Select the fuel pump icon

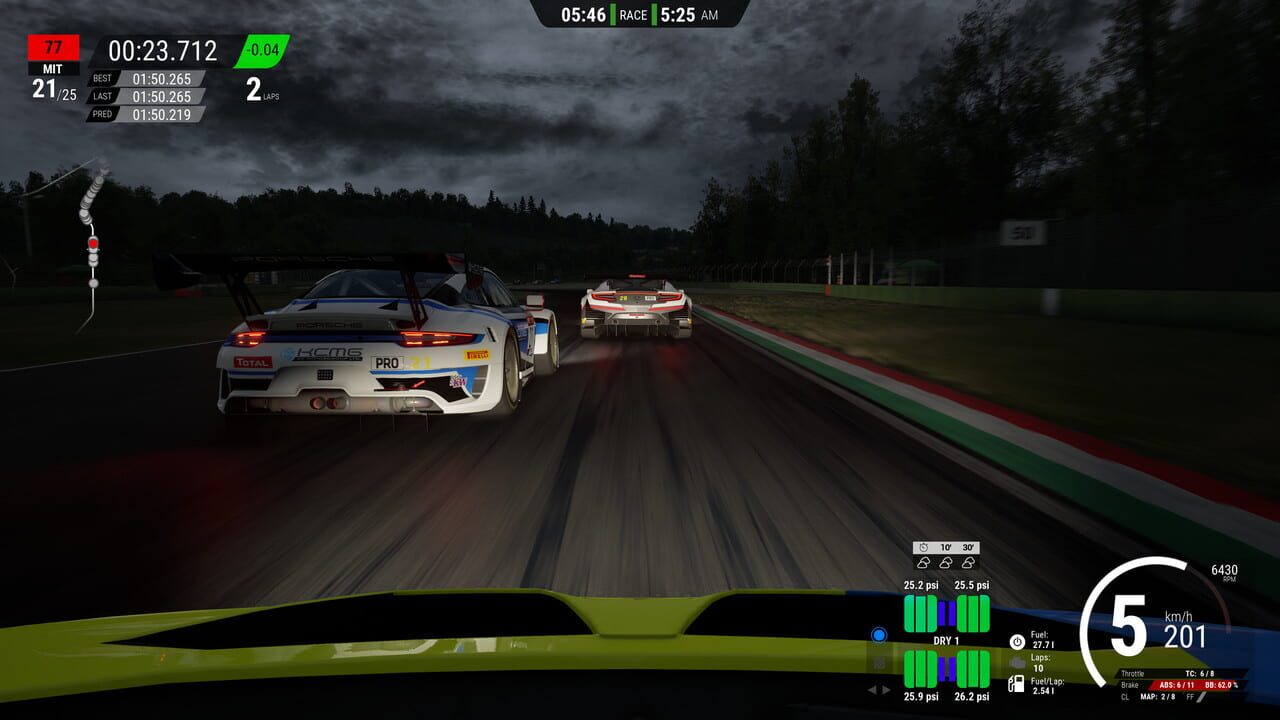click(x=1017, y=684)
